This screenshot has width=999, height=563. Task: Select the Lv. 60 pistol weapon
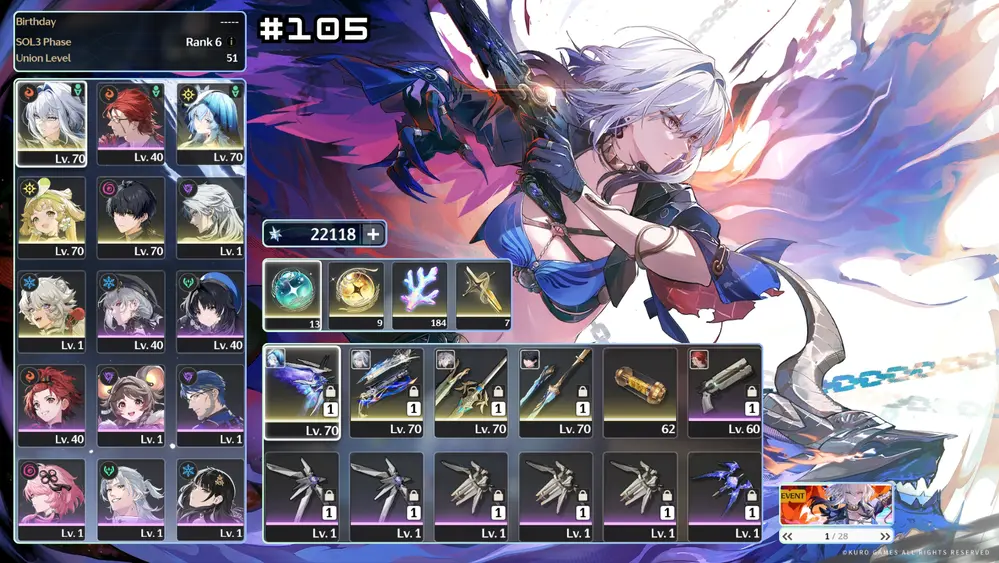click(725, 392)
